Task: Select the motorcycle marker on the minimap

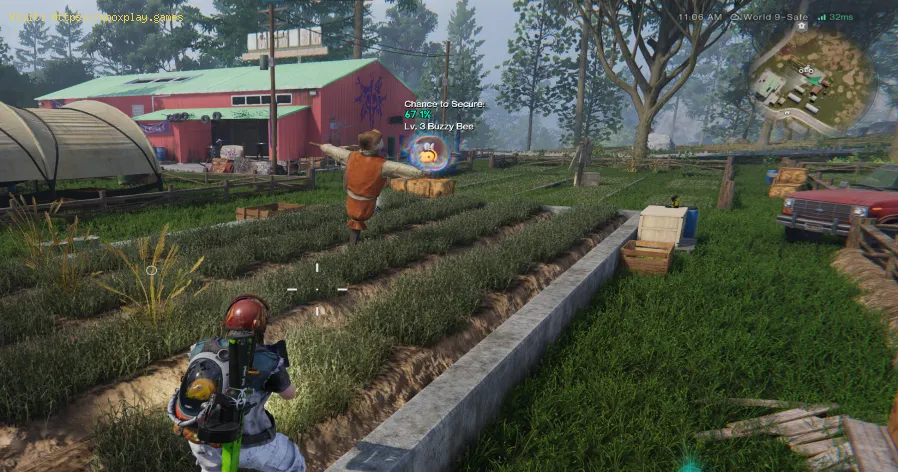Action: 804,70
